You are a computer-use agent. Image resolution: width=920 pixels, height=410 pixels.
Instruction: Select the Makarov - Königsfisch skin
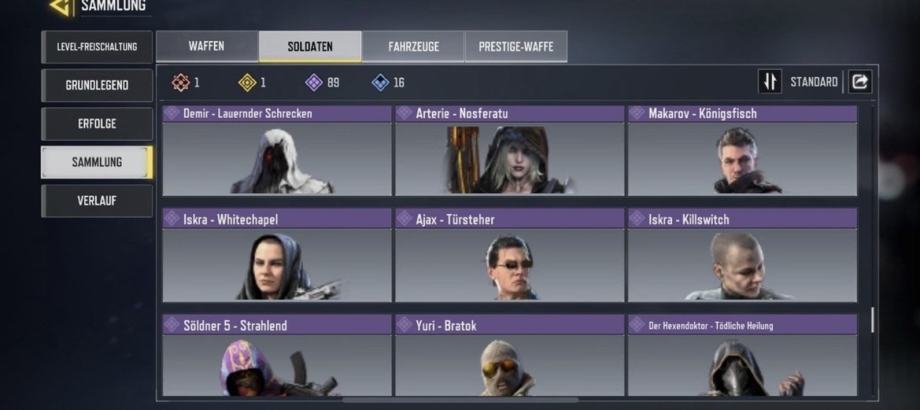[742, 150]
